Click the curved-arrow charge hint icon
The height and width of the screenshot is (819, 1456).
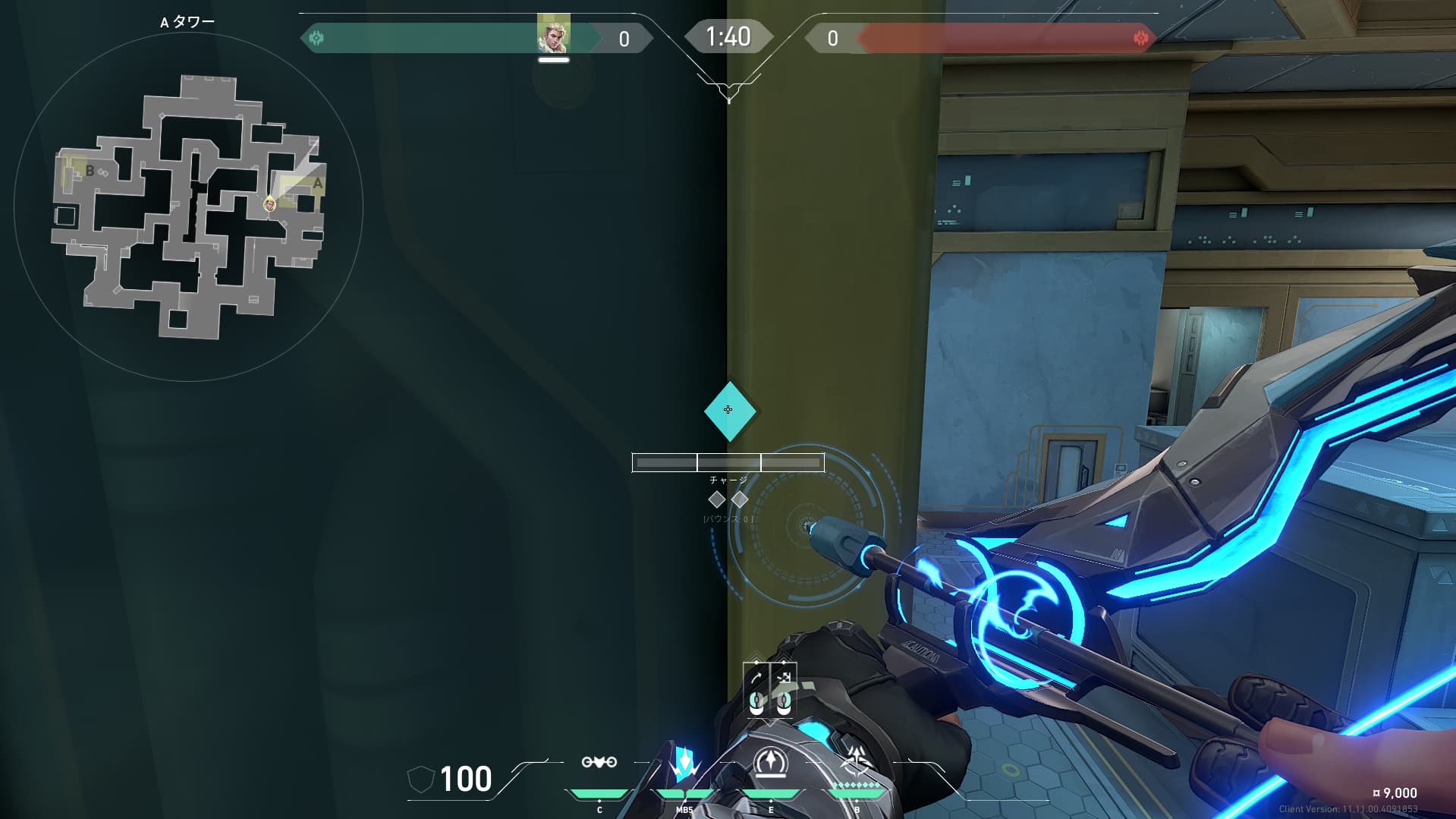click(x=756, y=678)
